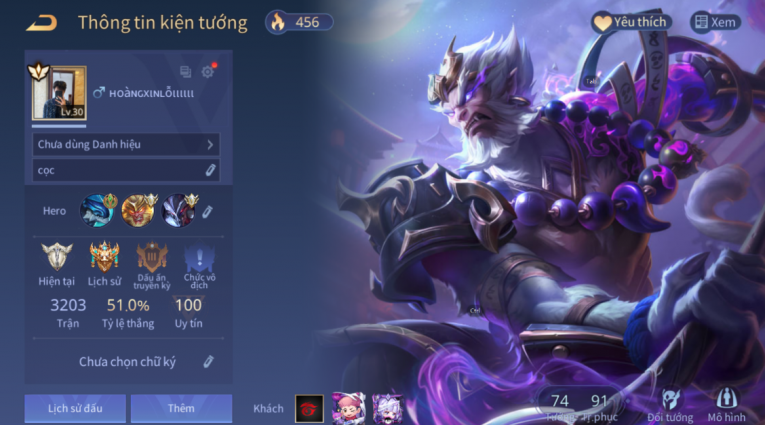Open the profile settings gear icon
Image resolution: width=765 pixels, height=425 pixels.
(x=208, y=72)
